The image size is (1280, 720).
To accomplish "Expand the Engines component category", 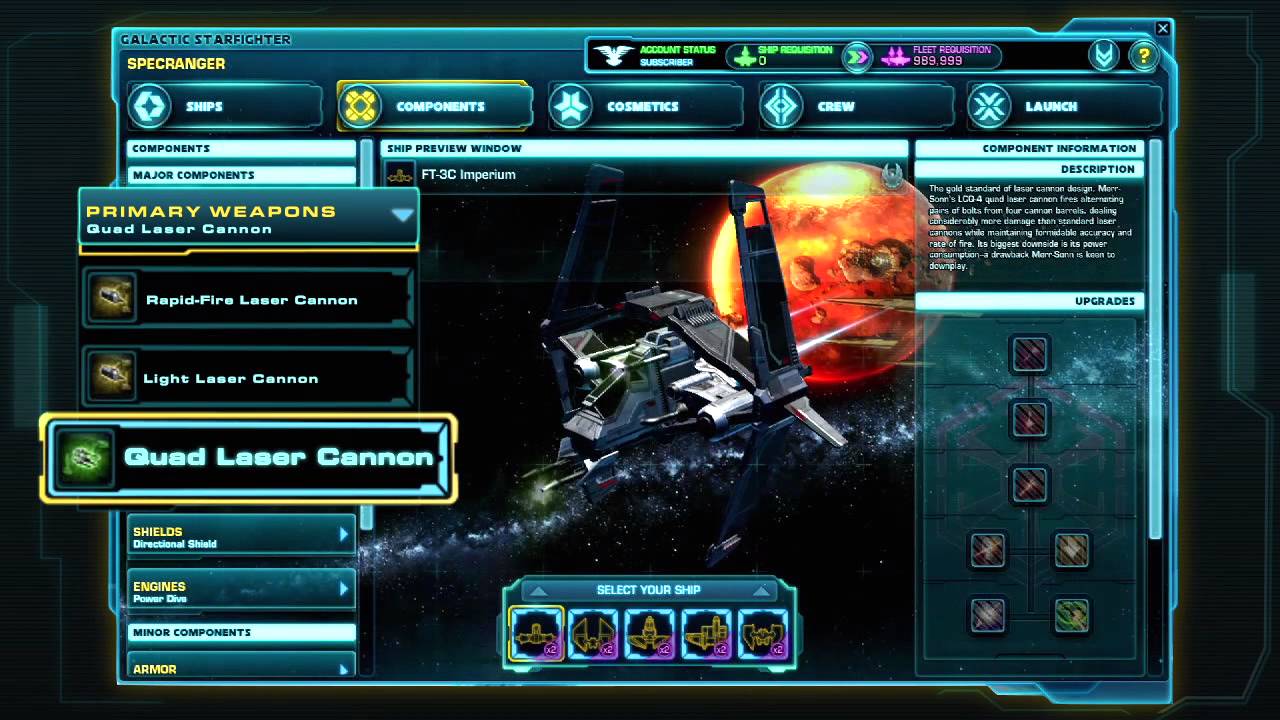I will coord(240,591).
